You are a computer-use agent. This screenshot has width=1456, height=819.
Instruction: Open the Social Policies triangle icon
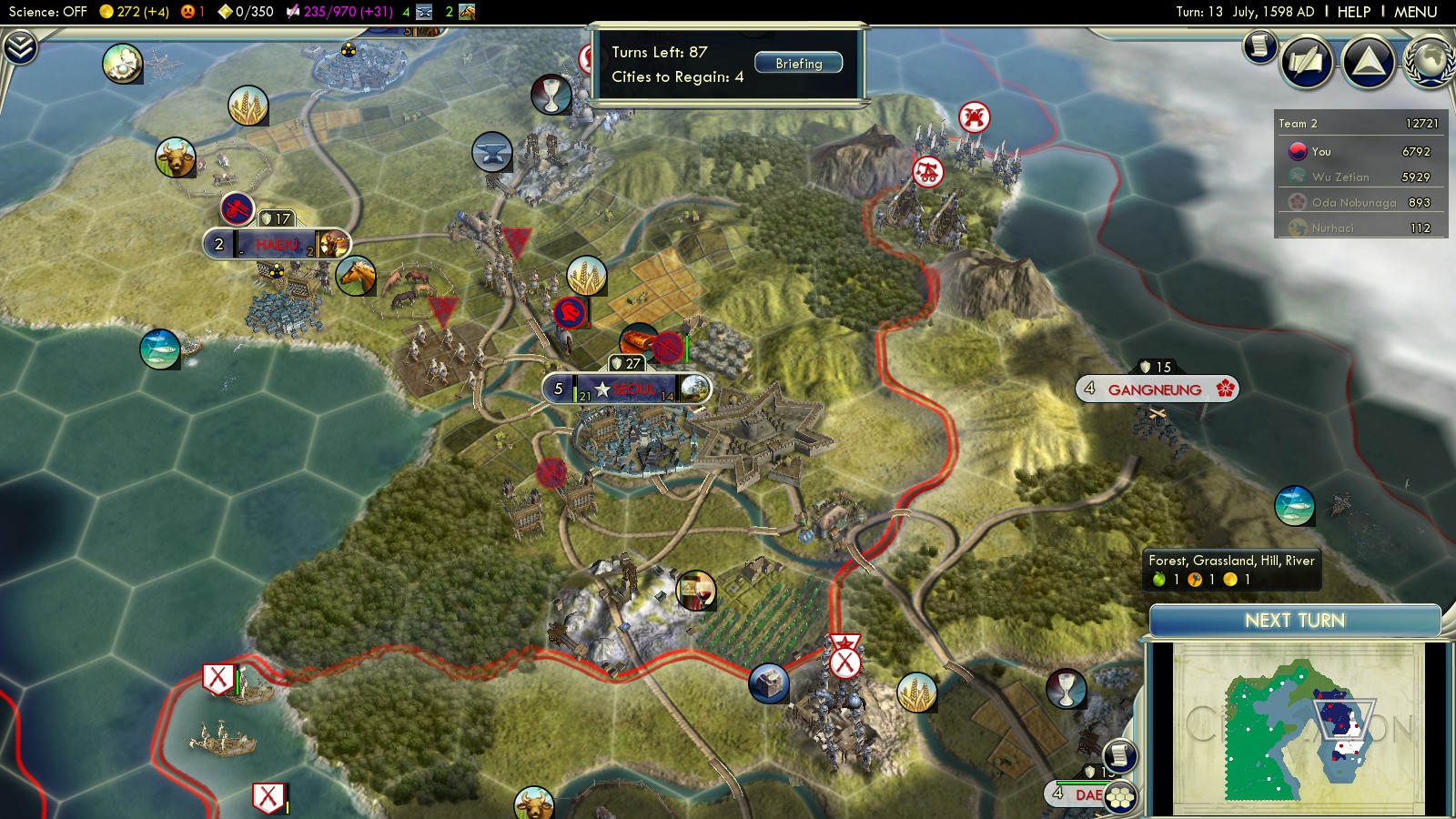point(1368,62)
